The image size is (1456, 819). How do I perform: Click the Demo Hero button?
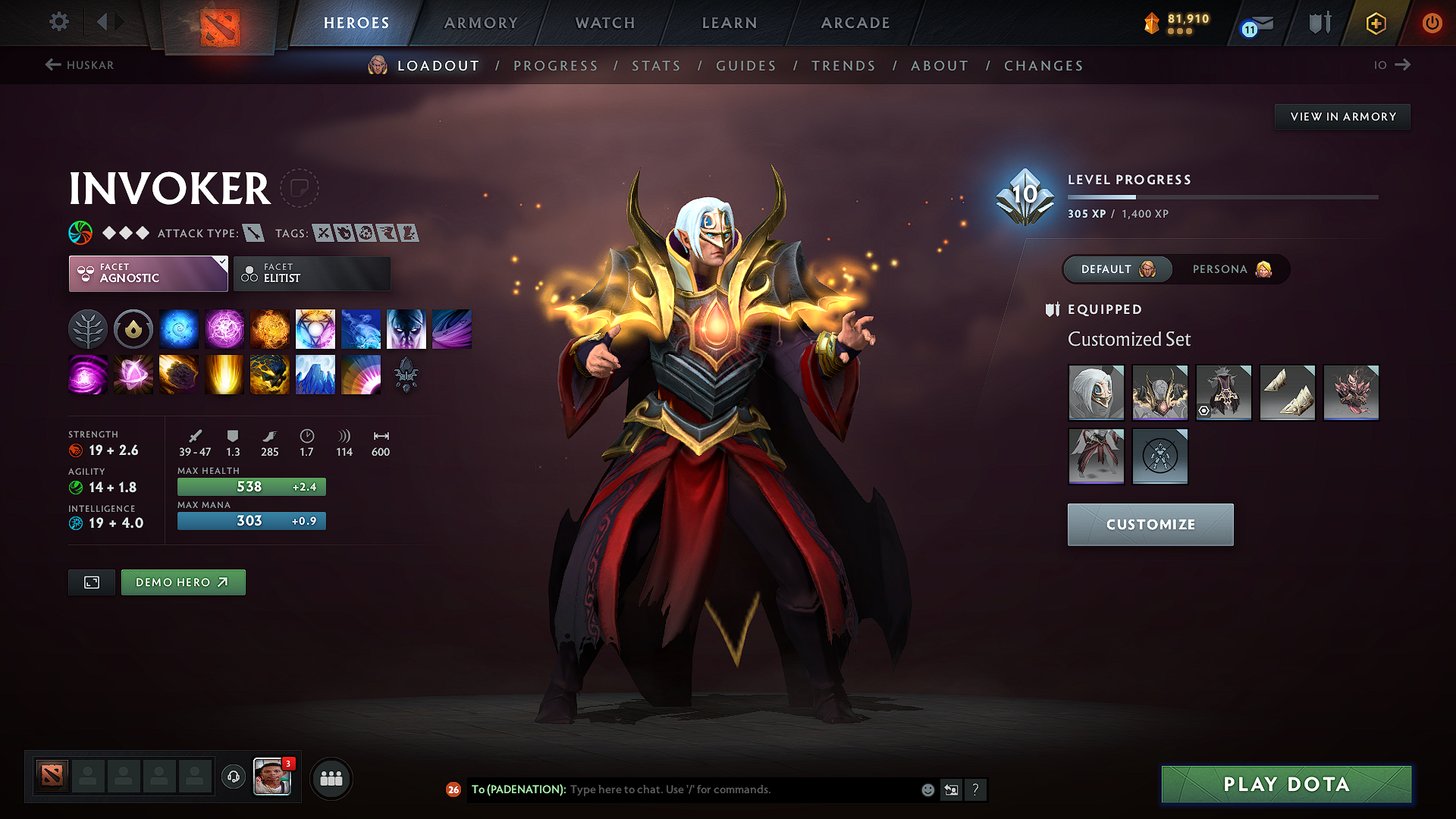tap(183, 582)
